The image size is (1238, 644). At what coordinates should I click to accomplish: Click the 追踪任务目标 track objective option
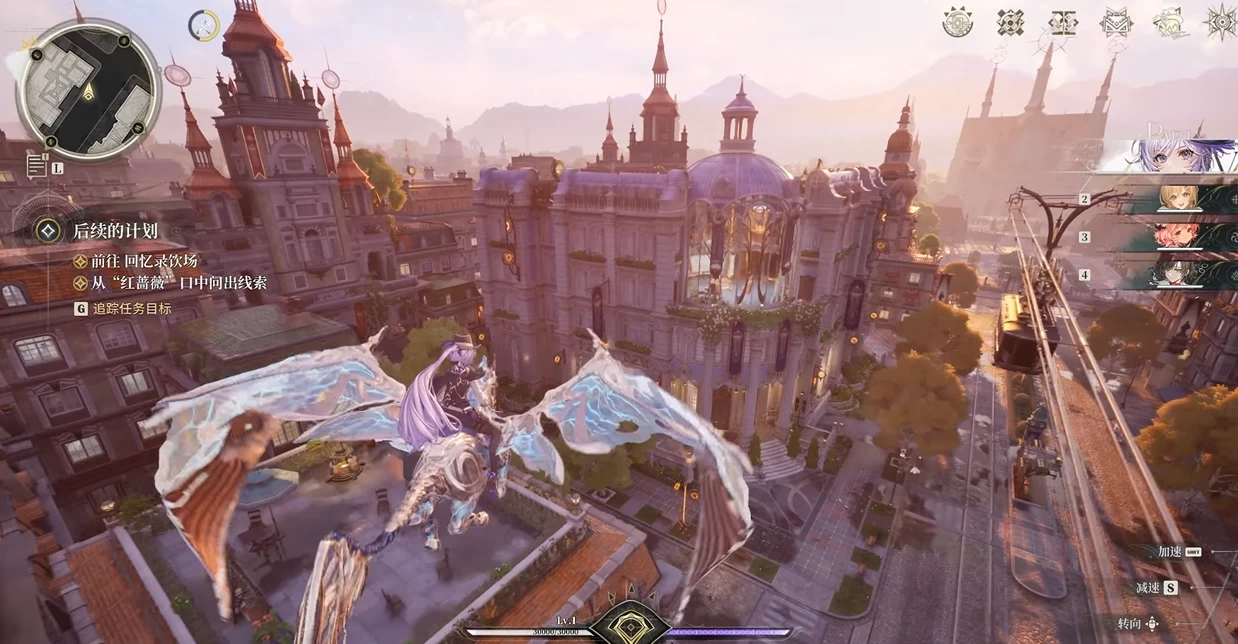coord(130,309)
